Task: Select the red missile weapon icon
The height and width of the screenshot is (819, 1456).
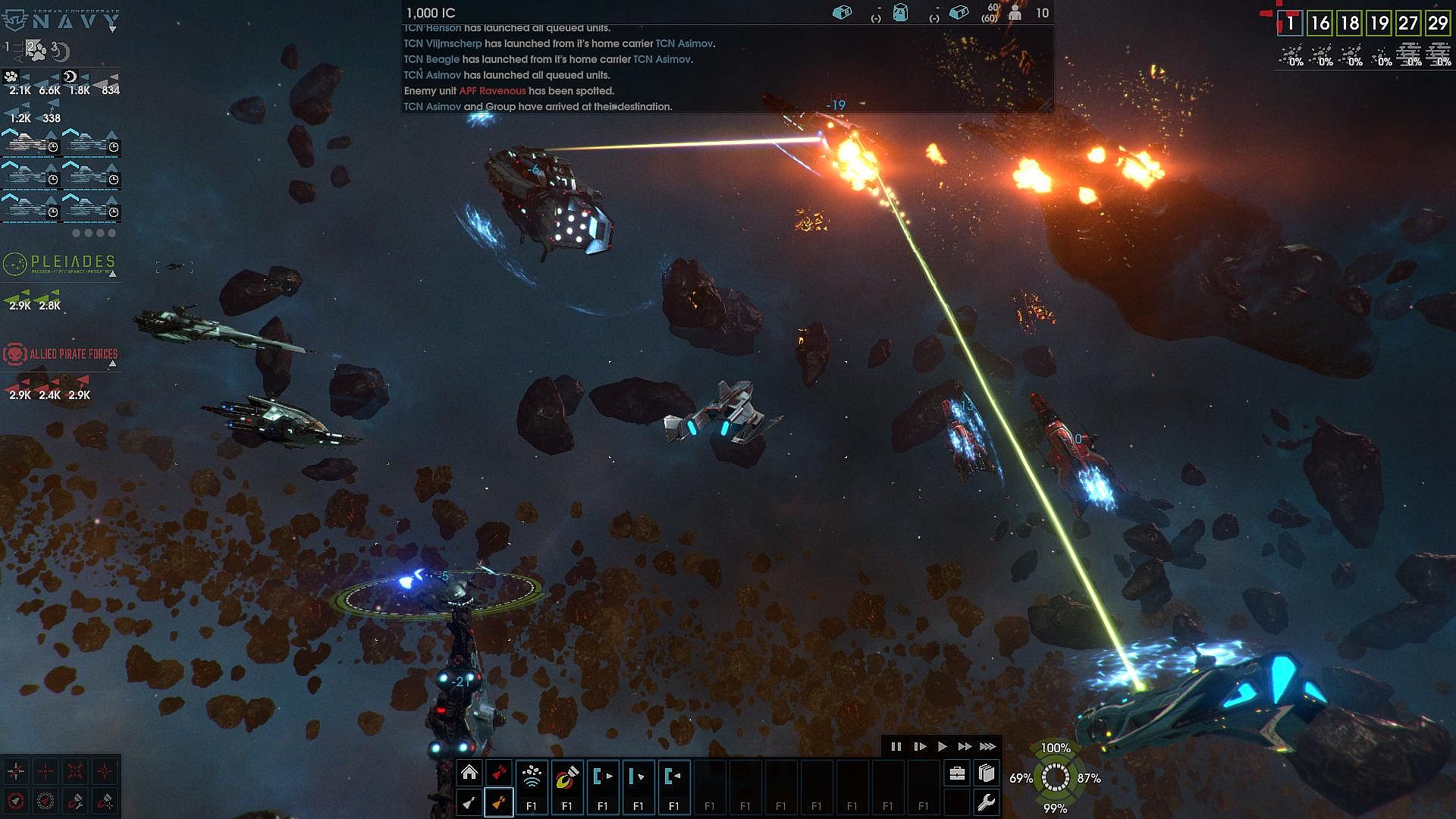Action: pos(498,773)
